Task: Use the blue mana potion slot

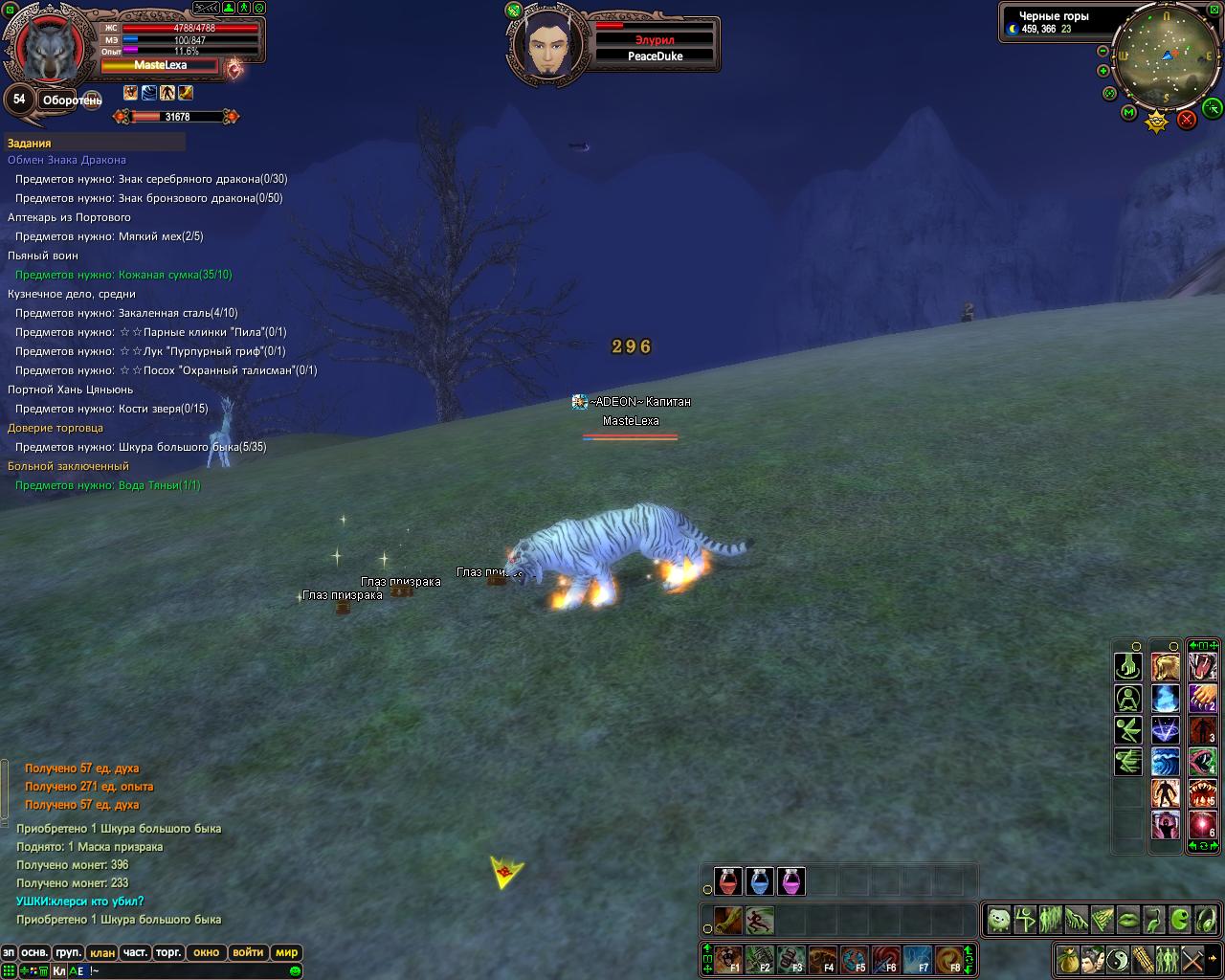Action: (x=760, y=881)
